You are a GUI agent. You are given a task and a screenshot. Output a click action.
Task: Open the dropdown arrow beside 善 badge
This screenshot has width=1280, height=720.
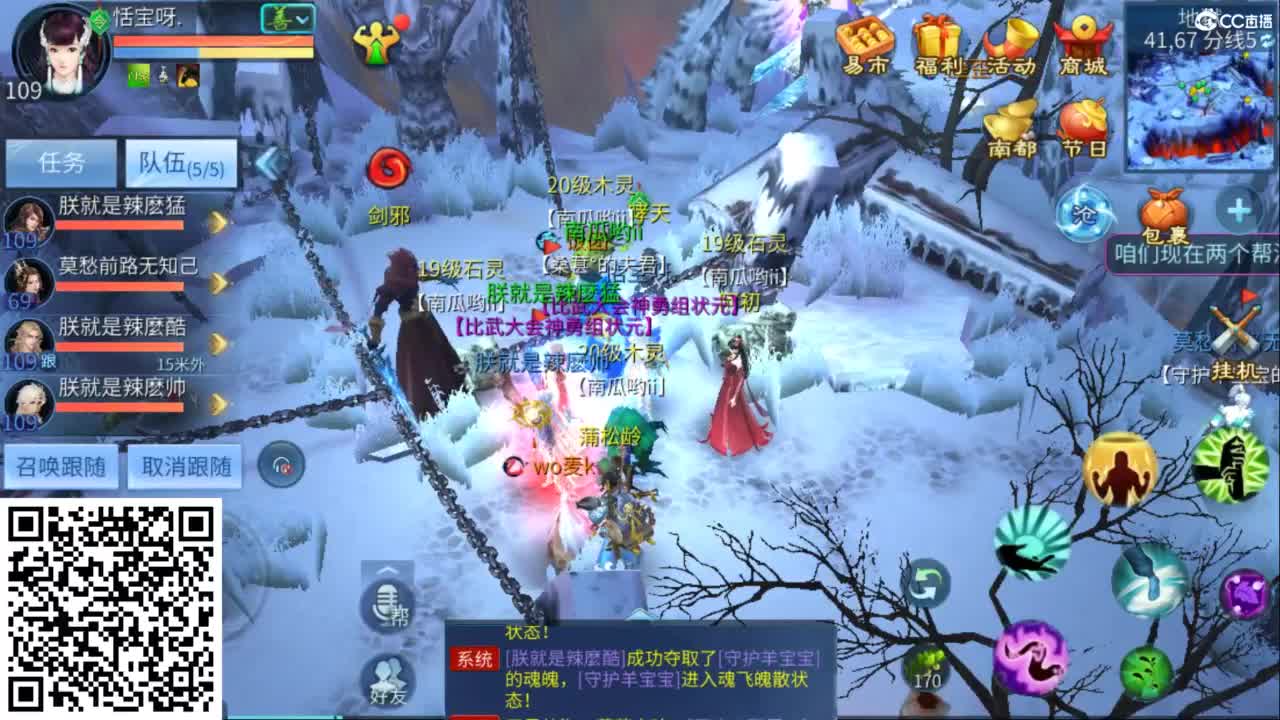click(302, 20)
